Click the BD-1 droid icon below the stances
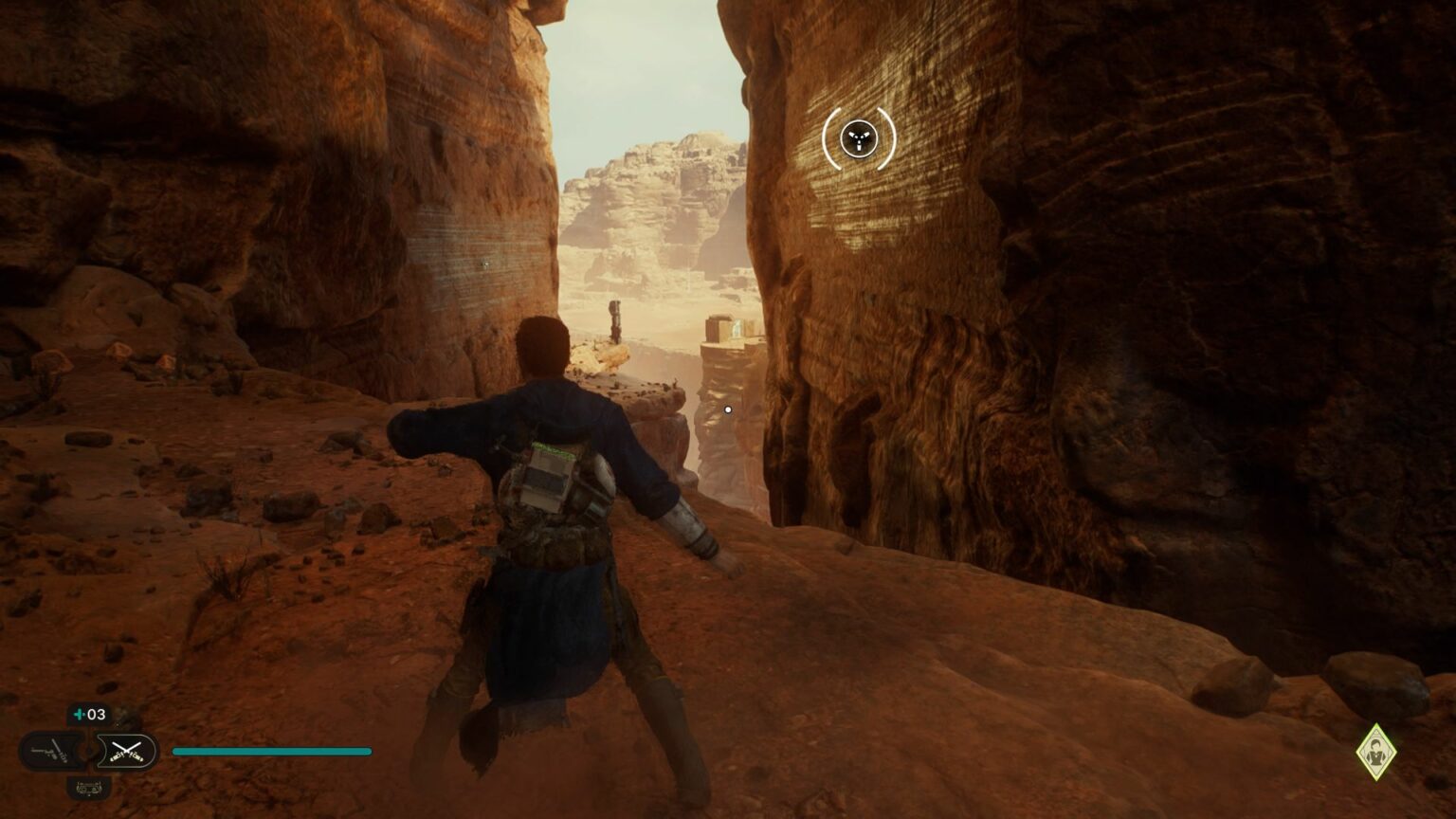The height and width of the screenshot is (819, 1456). (x=89, y=788)
